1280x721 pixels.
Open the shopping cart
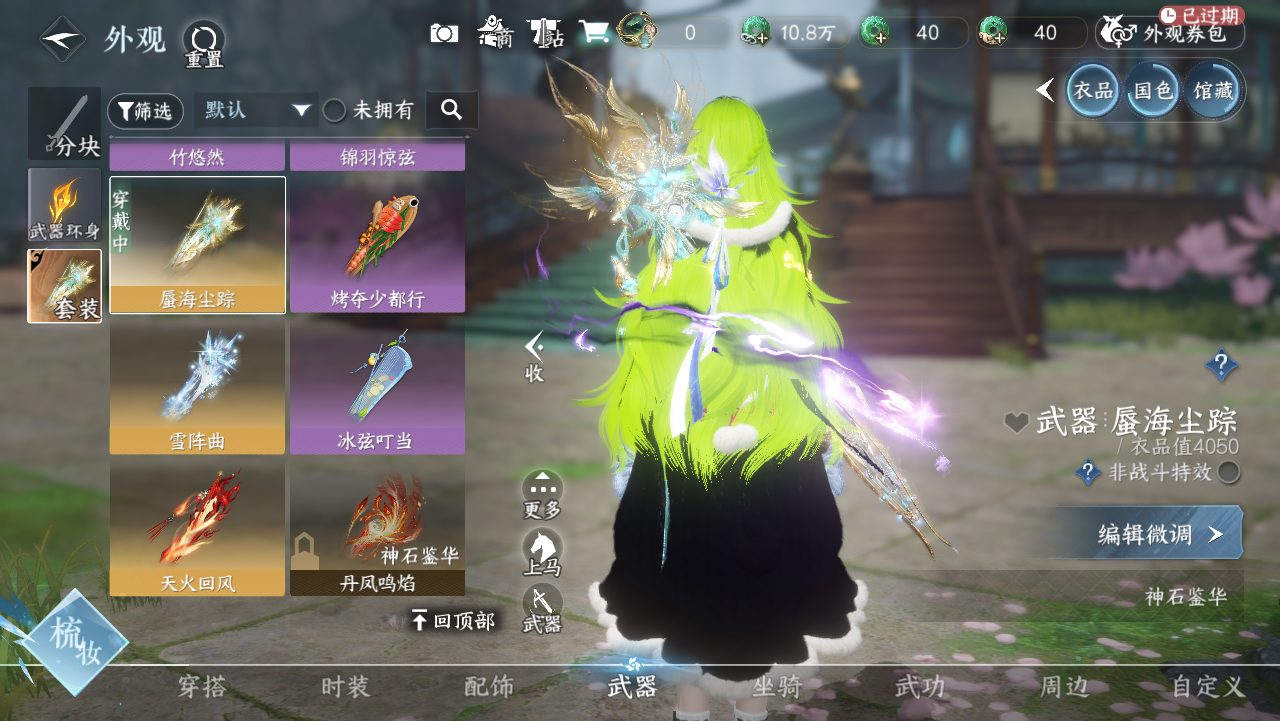pyautogui.click(x=593, y=32)
